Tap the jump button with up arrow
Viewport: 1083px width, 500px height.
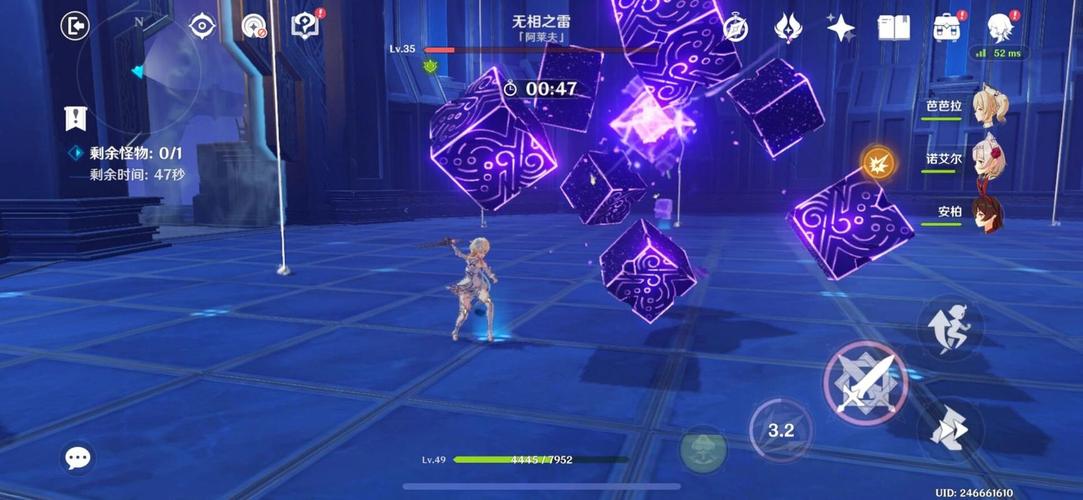[949, 327]
